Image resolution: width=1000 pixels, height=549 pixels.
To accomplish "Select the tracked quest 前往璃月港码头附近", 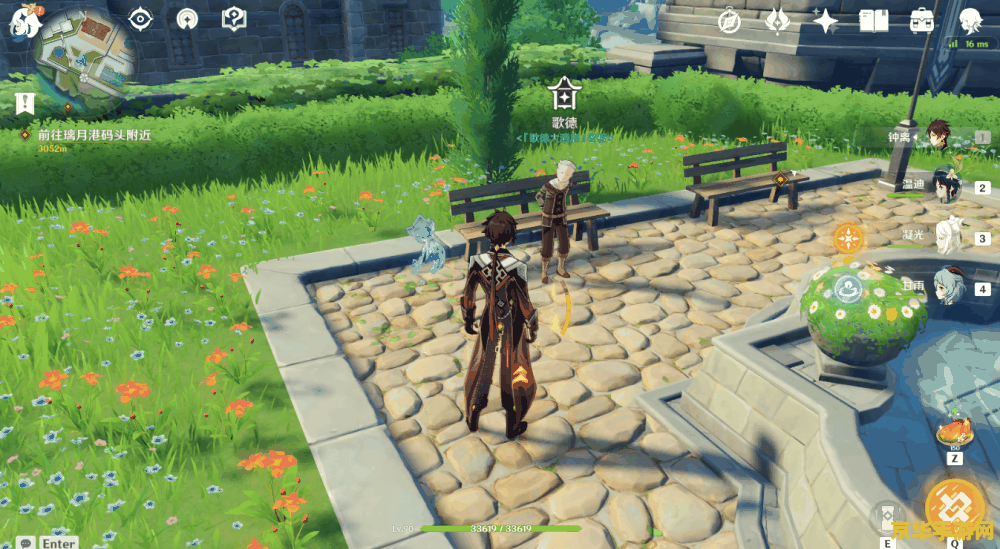I will (94, 135).
